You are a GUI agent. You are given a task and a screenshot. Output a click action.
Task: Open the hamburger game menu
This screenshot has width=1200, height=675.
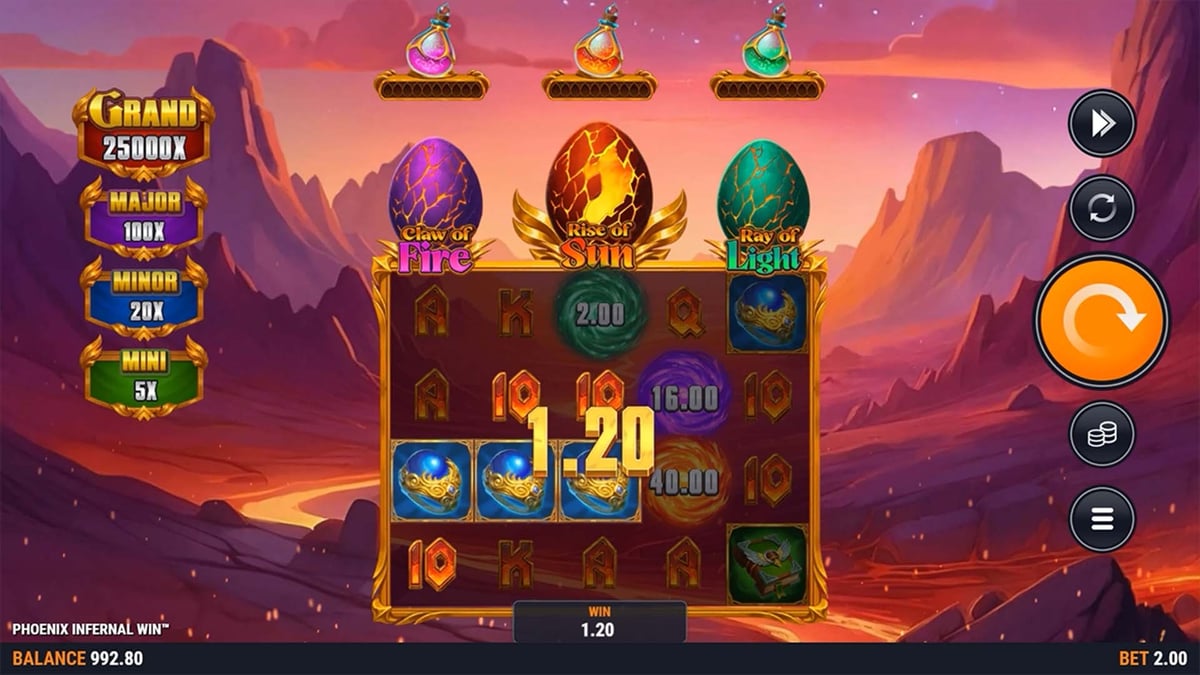pos(1101,519)
